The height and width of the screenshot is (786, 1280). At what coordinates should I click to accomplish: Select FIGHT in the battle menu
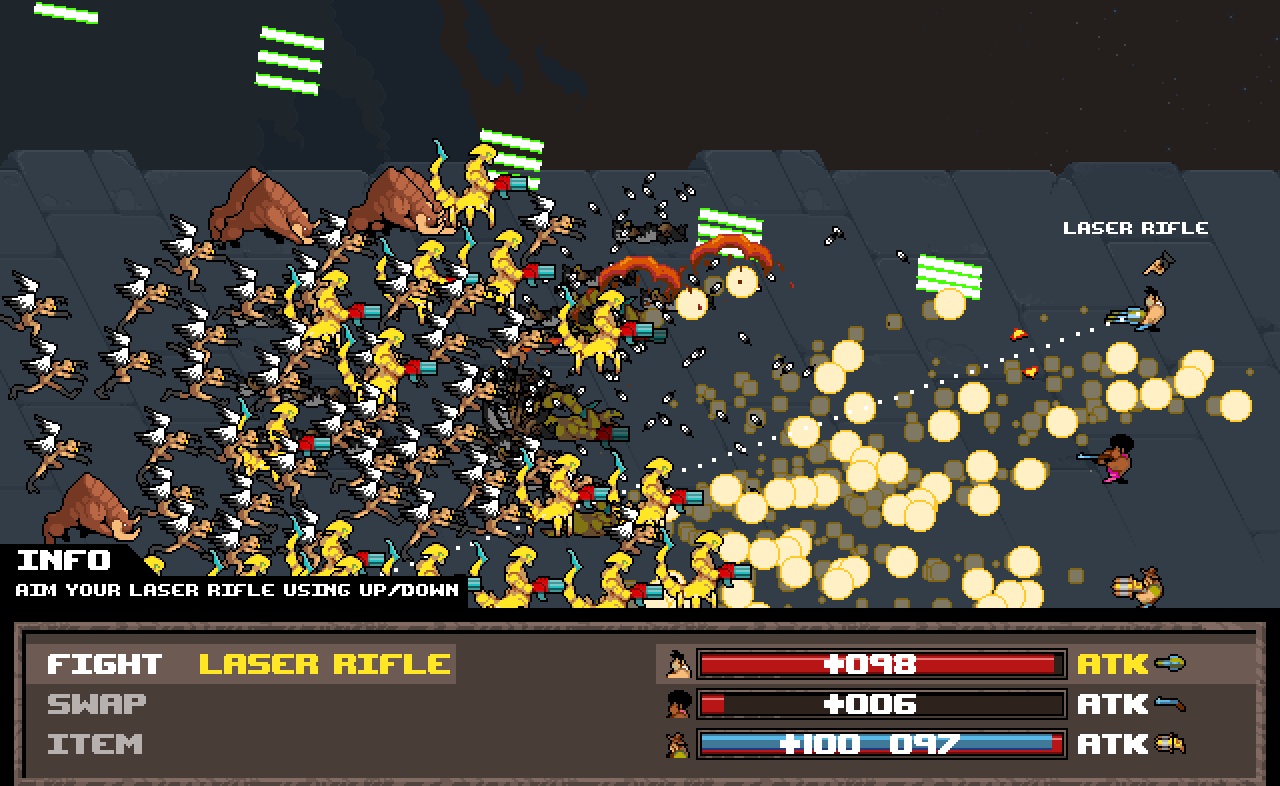pyautogui.click(x=103, y=663)
